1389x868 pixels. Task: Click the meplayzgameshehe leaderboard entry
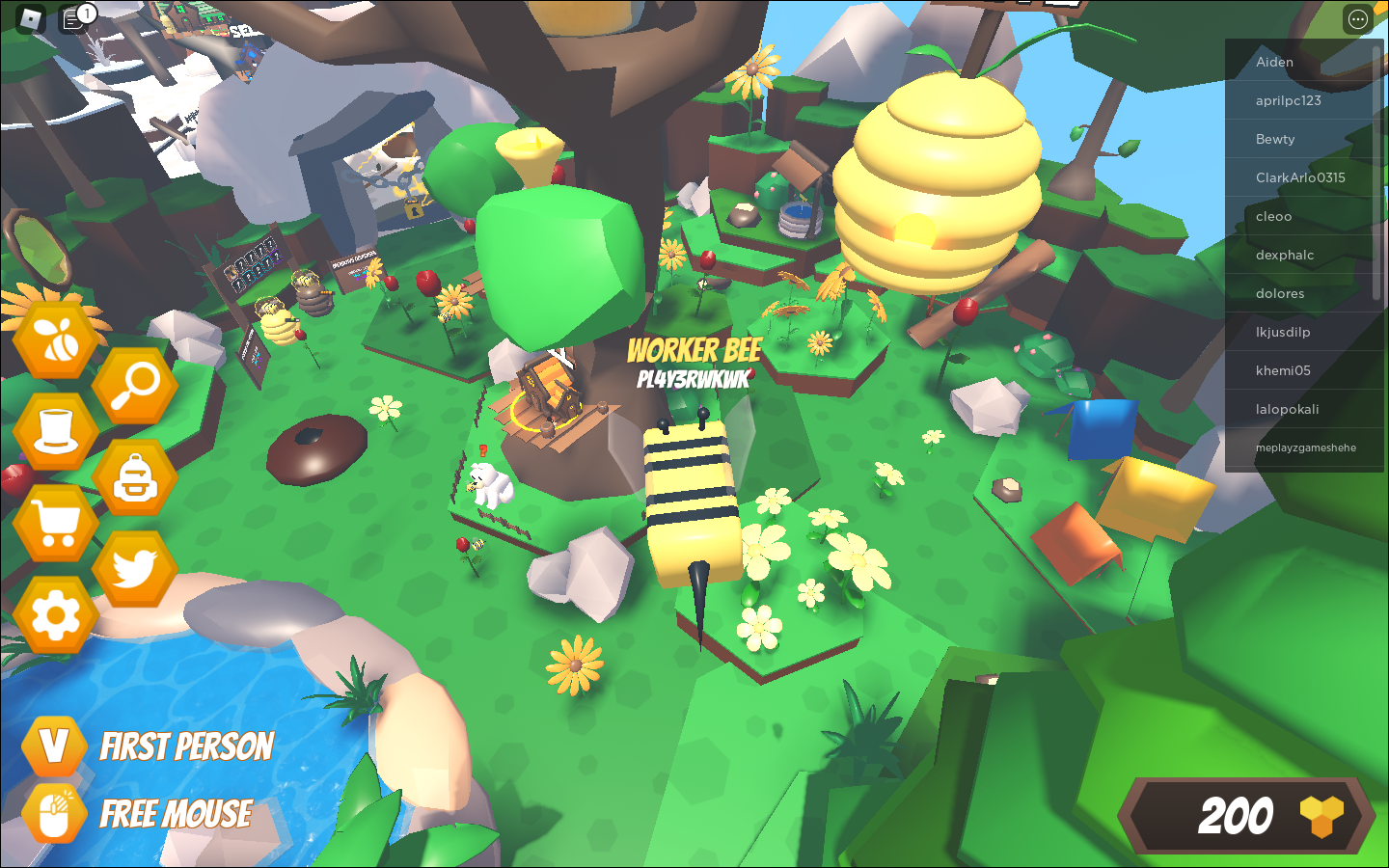(x=1304, y=448)
